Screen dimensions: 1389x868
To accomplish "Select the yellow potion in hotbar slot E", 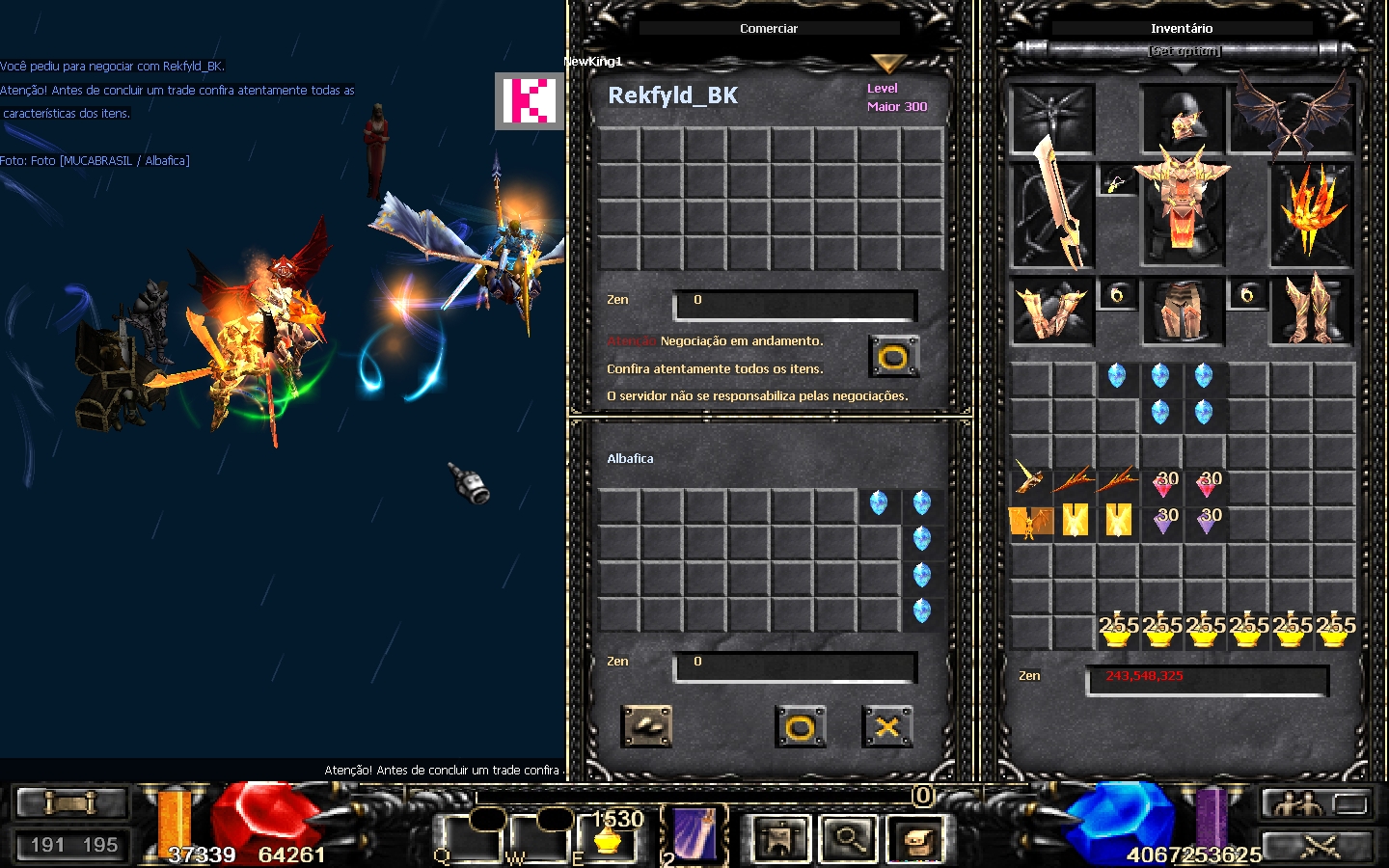I will pyautogui.click(x=608, y=837).
